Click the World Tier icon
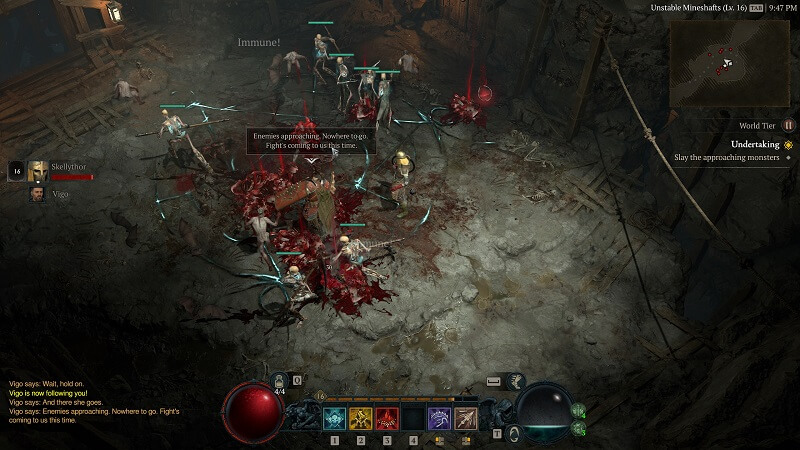 pyautogui.click(x=788, y=126)
